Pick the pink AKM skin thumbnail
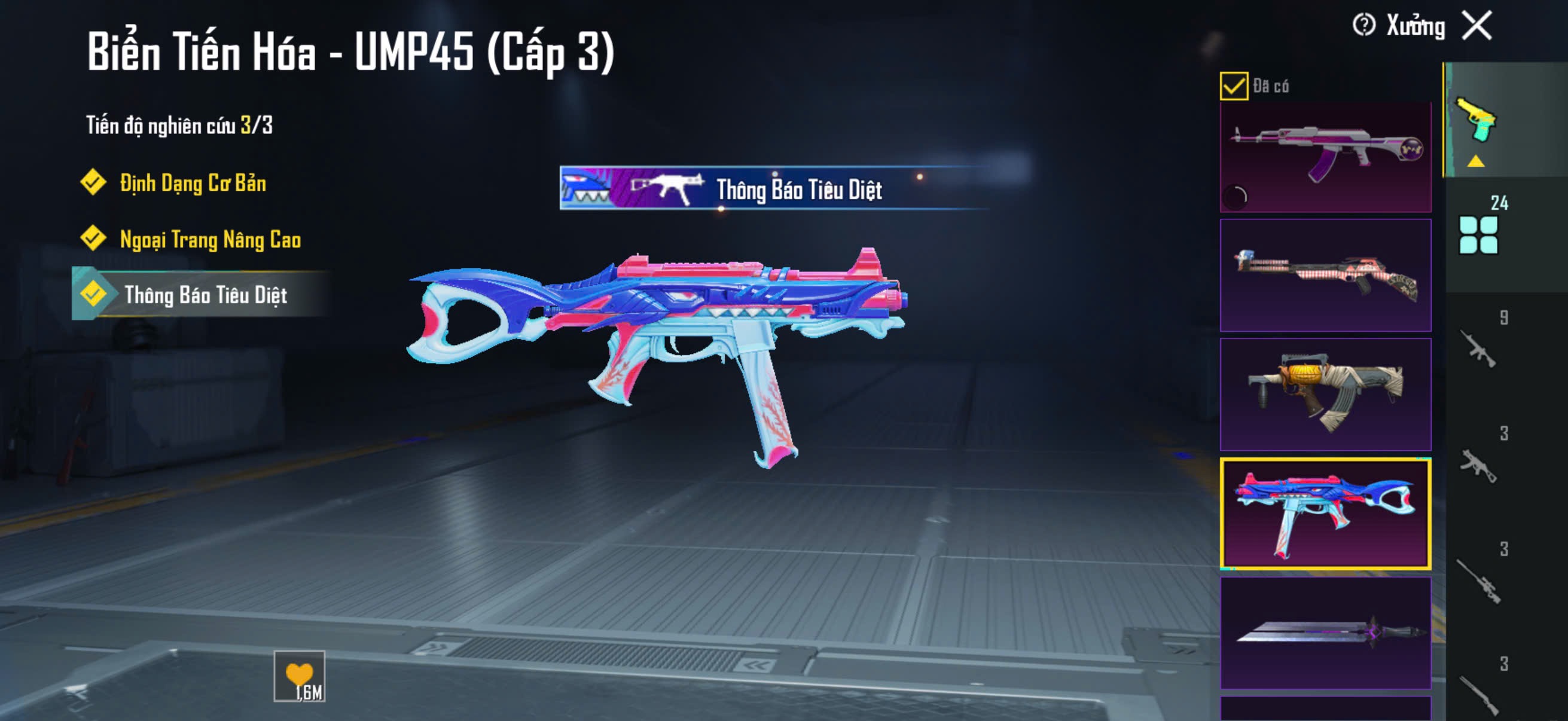1568x721 pixels. click(1325, 157)
